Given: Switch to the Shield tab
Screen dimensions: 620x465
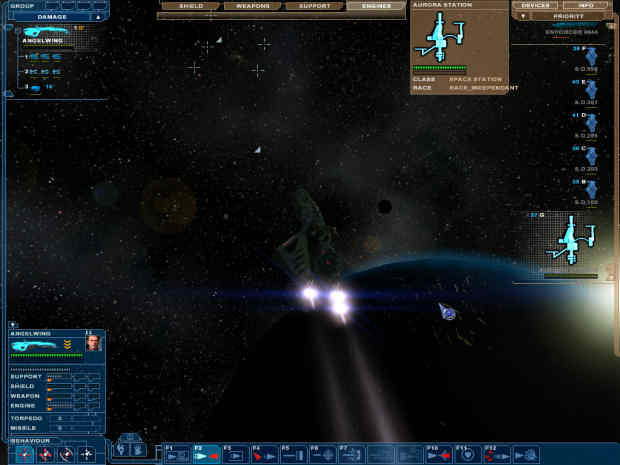Looking at the screenshot, I should click(189, 6).
